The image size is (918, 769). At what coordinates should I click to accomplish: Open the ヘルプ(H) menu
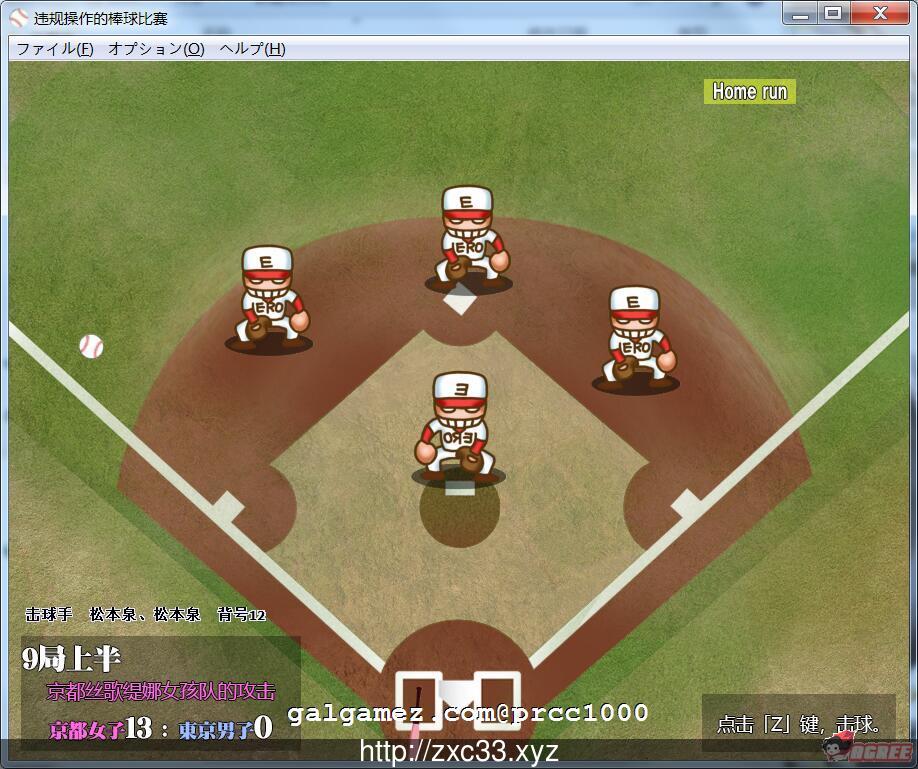[x=252, y=48]
